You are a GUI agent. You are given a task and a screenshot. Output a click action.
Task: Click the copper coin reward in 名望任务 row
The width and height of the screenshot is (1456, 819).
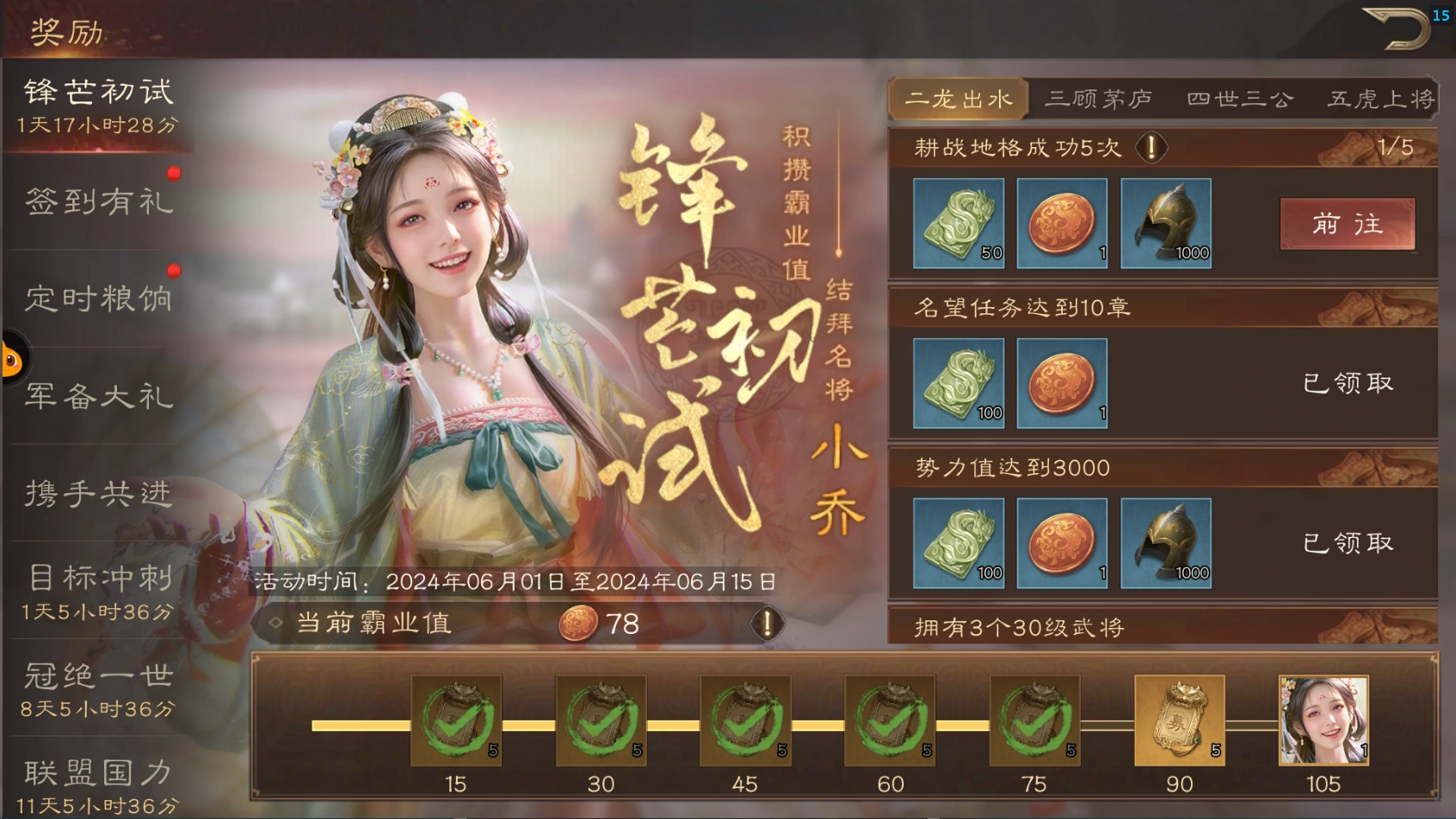[x=1061, y=383]
